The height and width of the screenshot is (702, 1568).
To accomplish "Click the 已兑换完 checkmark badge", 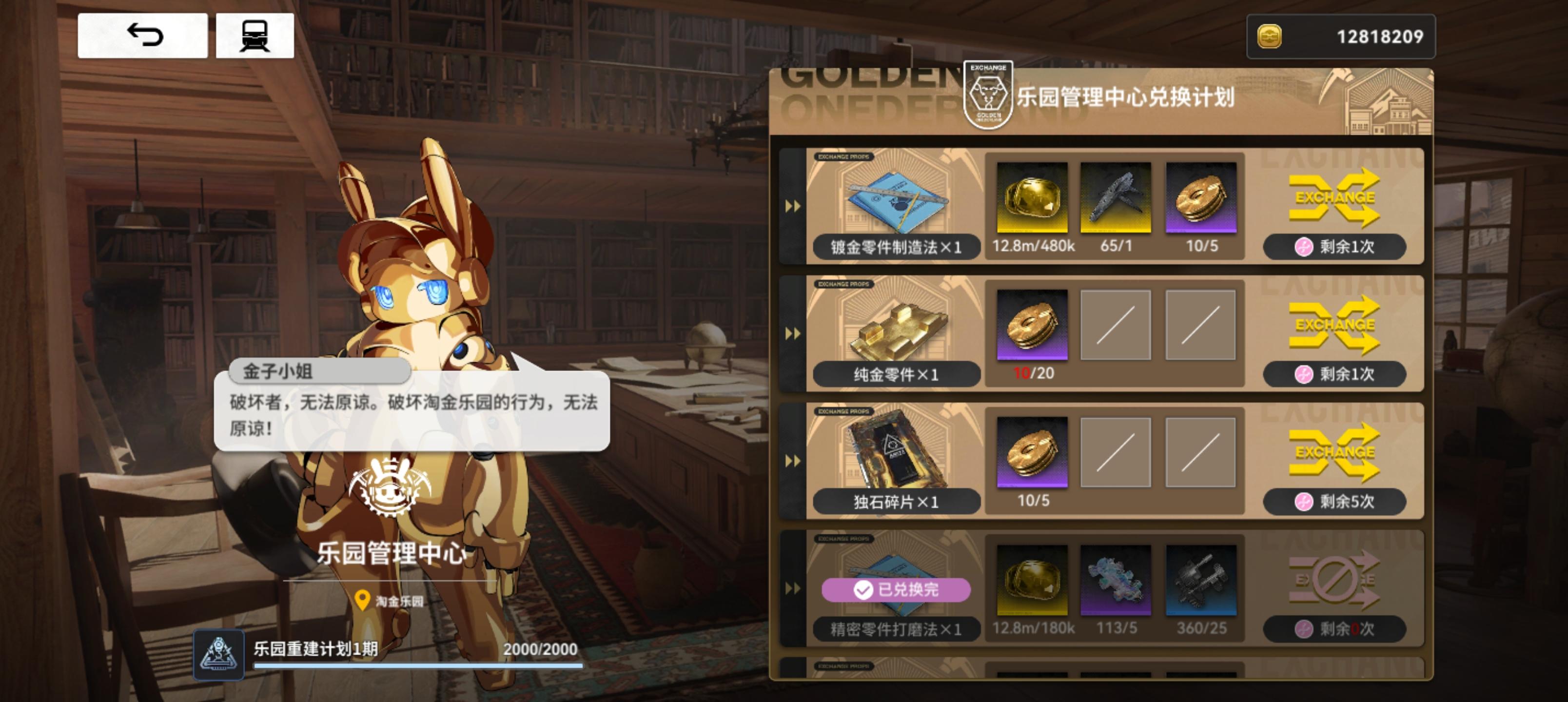I will (x=895, y=589).
